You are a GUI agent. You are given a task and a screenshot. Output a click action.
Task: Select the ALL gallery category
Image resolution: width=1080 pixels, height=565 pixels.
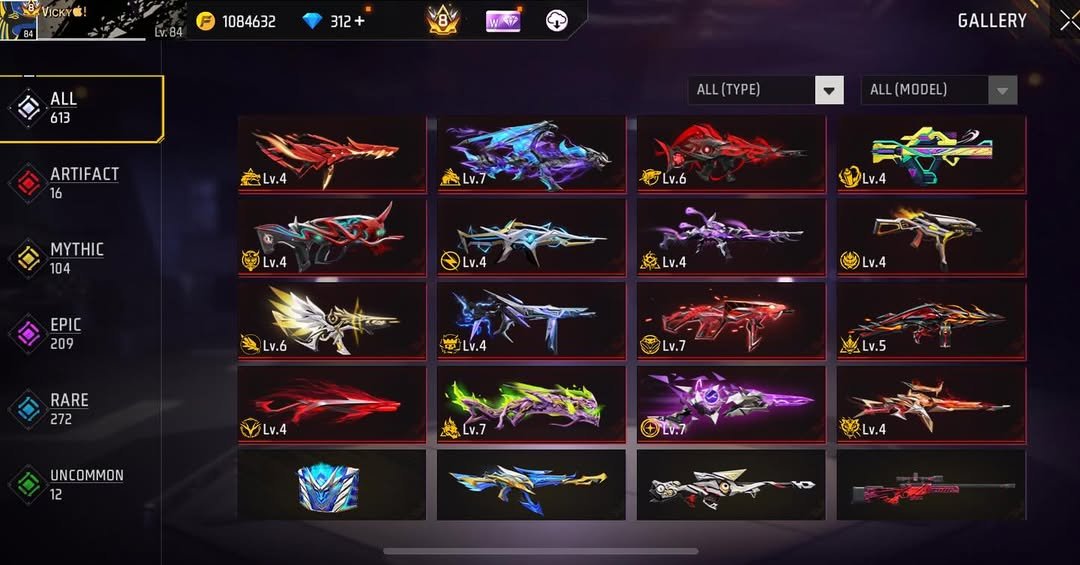82,108
